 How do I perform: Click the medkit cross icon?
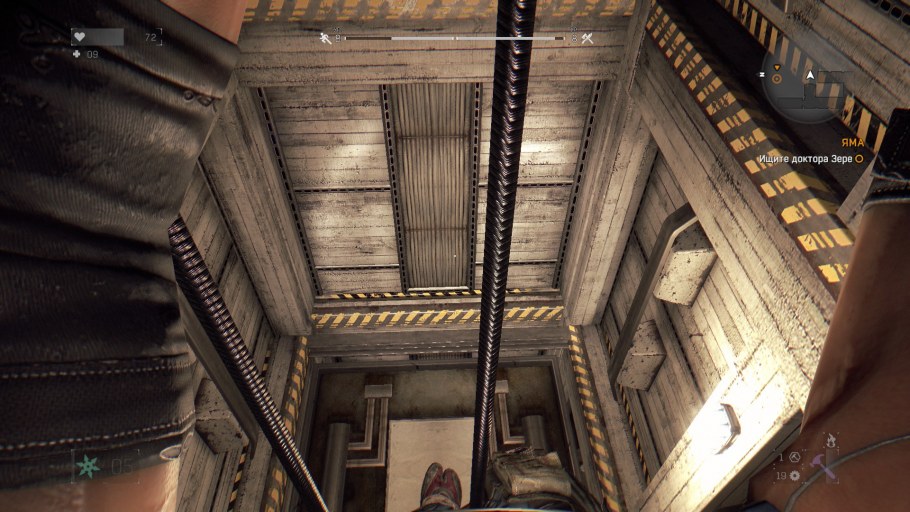tap(77, 54)
